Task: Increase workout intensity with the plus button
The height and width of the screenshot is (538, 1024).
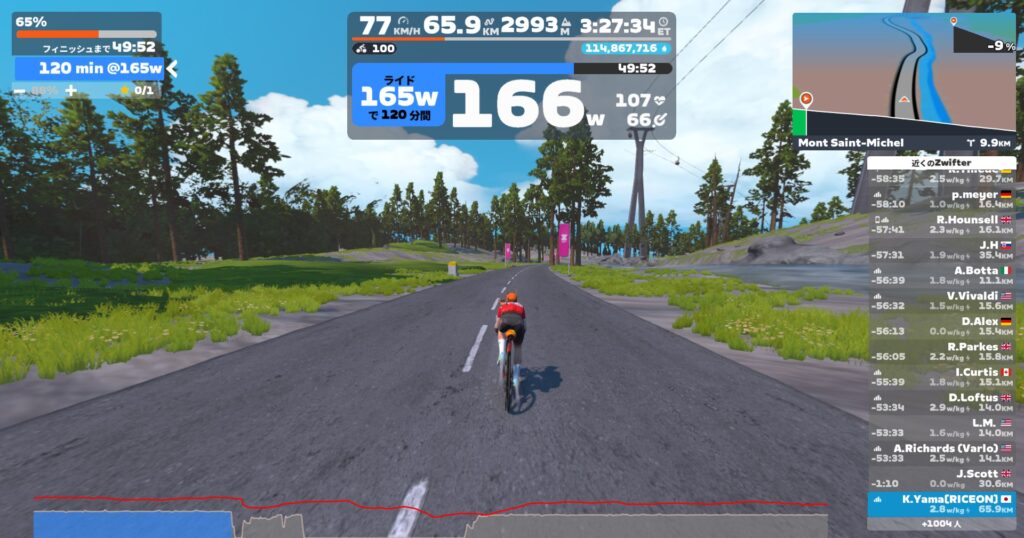Action: [x=70, y=90]
